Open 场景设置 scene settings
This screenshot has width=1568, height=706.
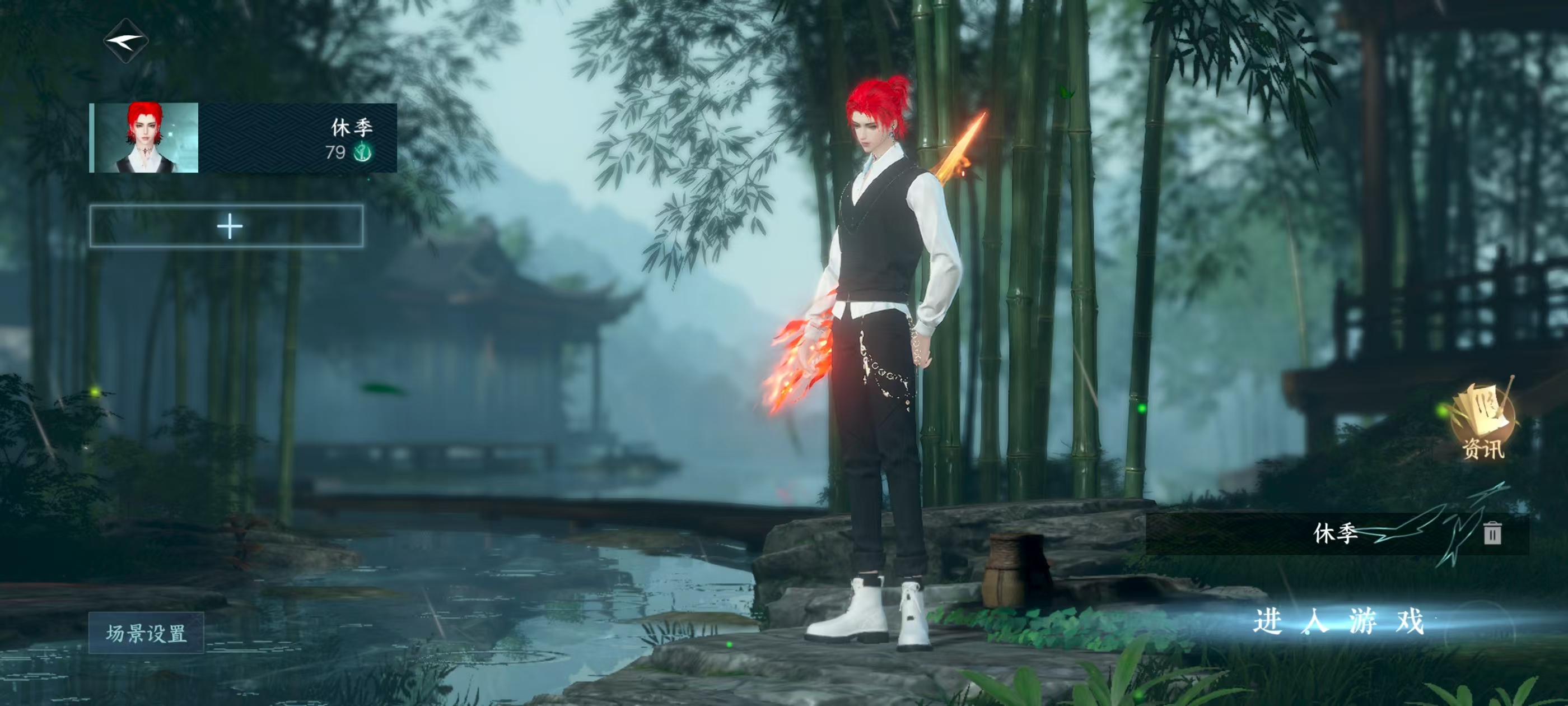click(x=146, y=633)
